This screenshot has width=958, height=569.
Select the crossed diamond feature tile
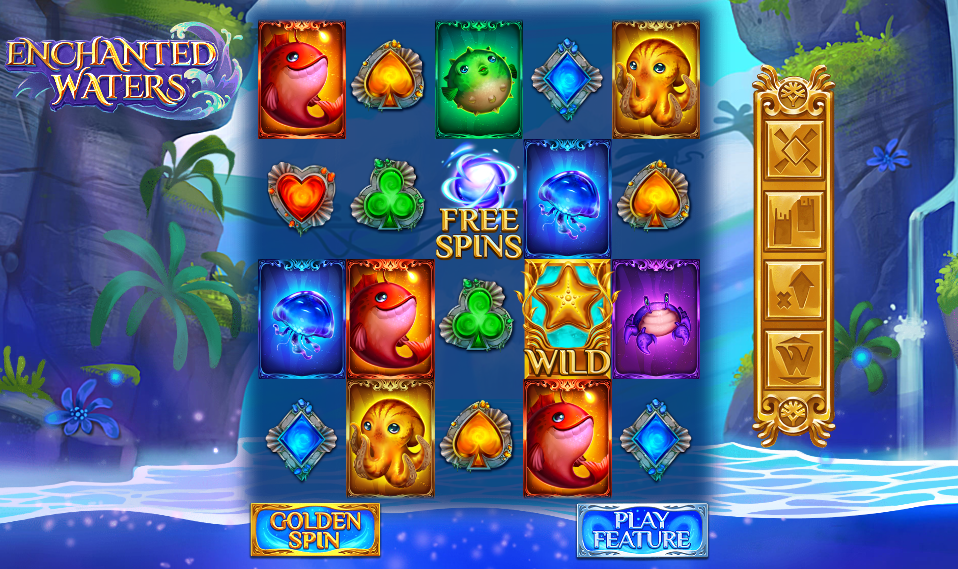click(794, 150)
